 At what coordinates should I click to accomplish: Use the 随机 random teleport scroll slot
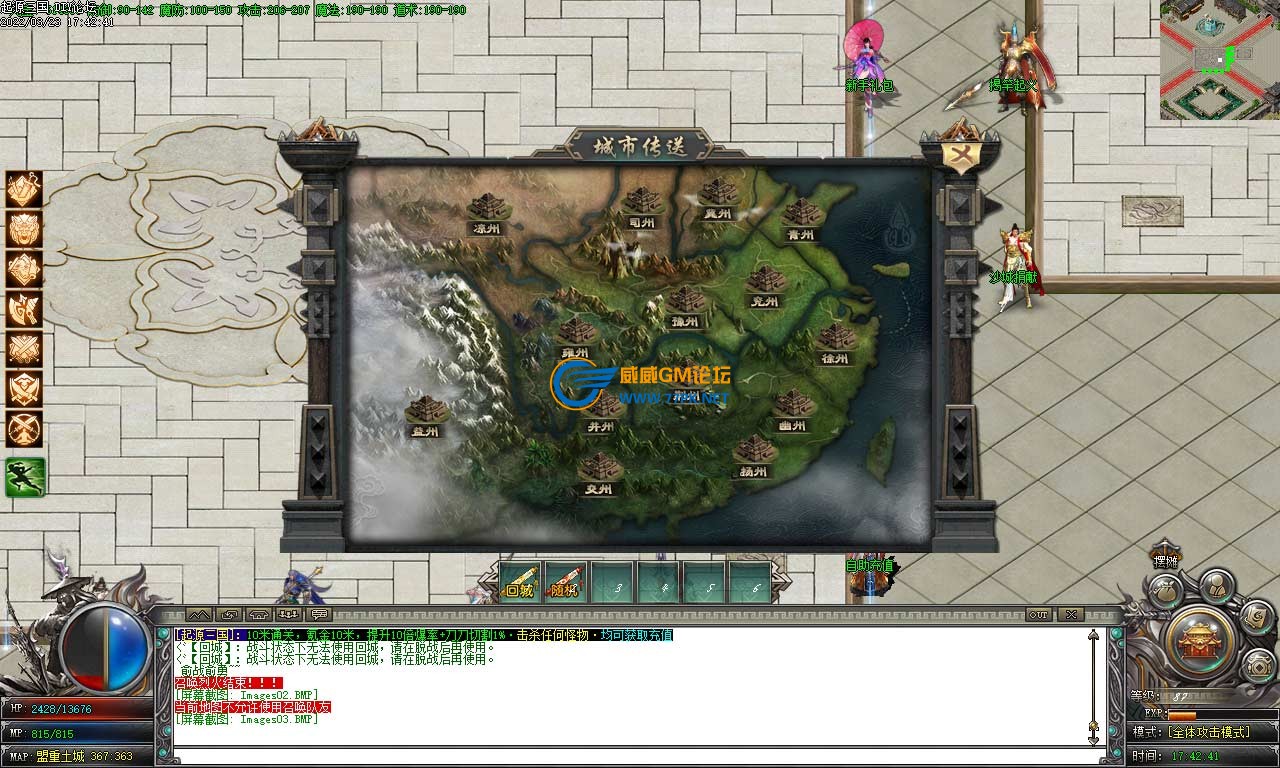pos(566,582)
